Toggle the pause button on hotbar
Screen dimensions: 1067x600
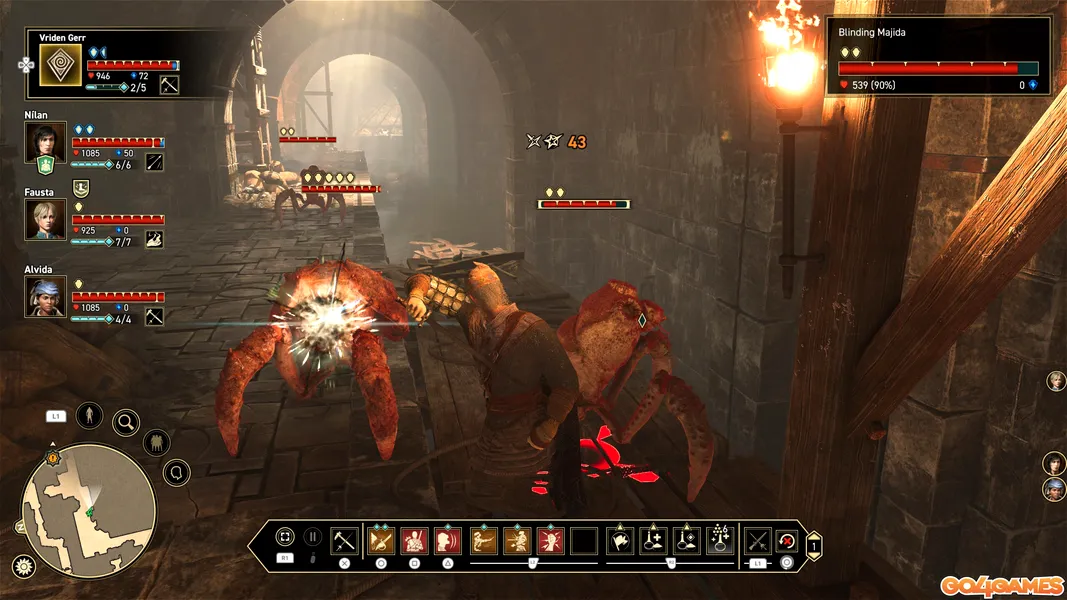click(x=313, y=538)
